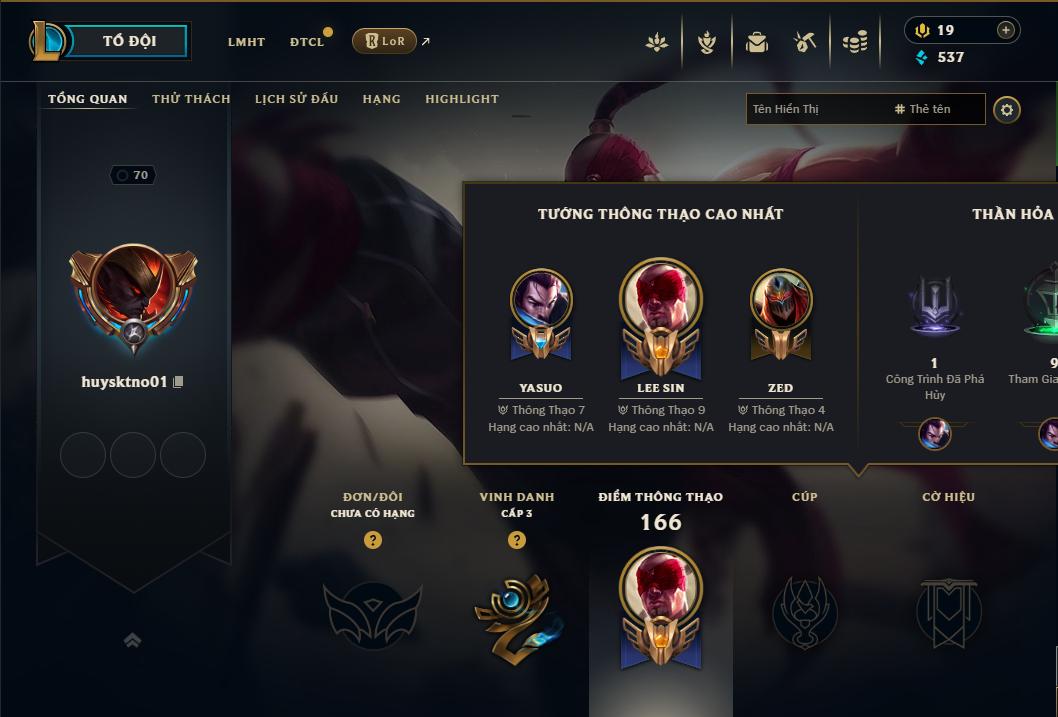This screenshot has height=717, width=1058.
Task: Show the VINH DANH honor help icon
Action: coord(517,540)
